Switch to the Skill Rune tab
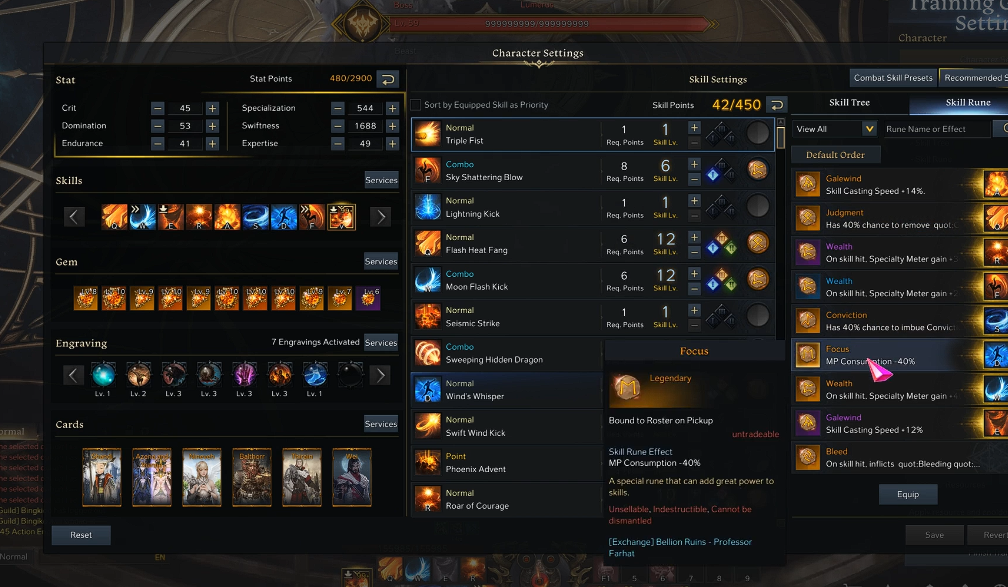The image size is (1008, 587). tap(966, 102)
